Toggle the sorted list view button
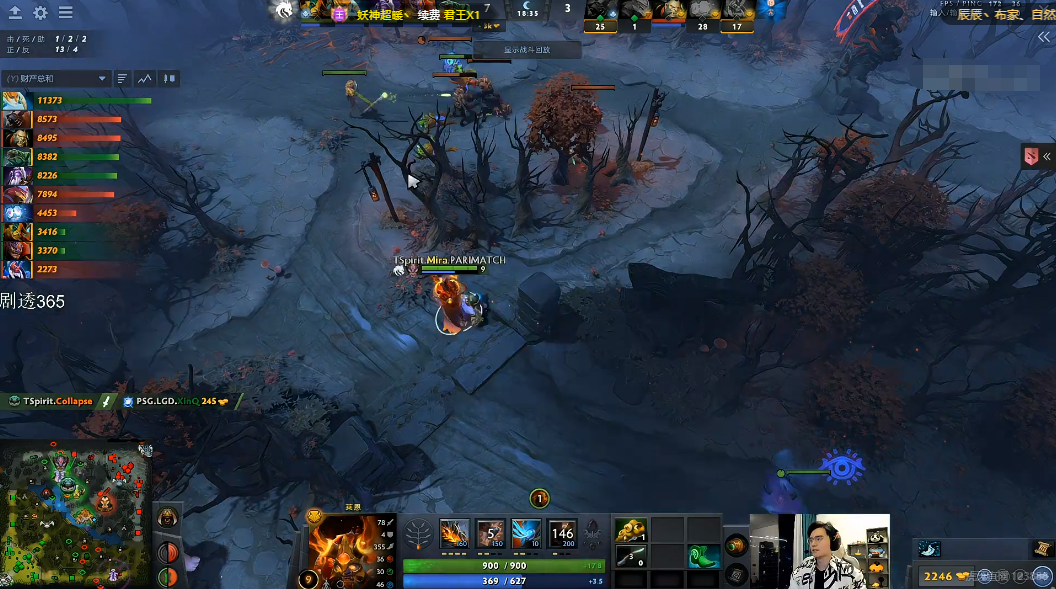The image size is (1056, 589). click(x=122, y=78)
